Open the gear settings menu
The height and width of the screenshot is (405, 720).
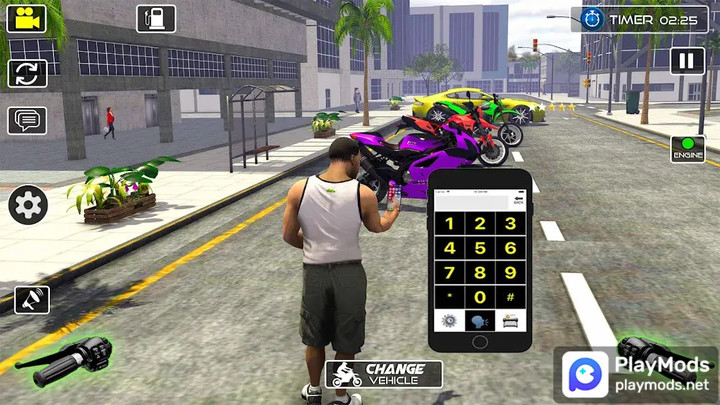click(28, 205)
